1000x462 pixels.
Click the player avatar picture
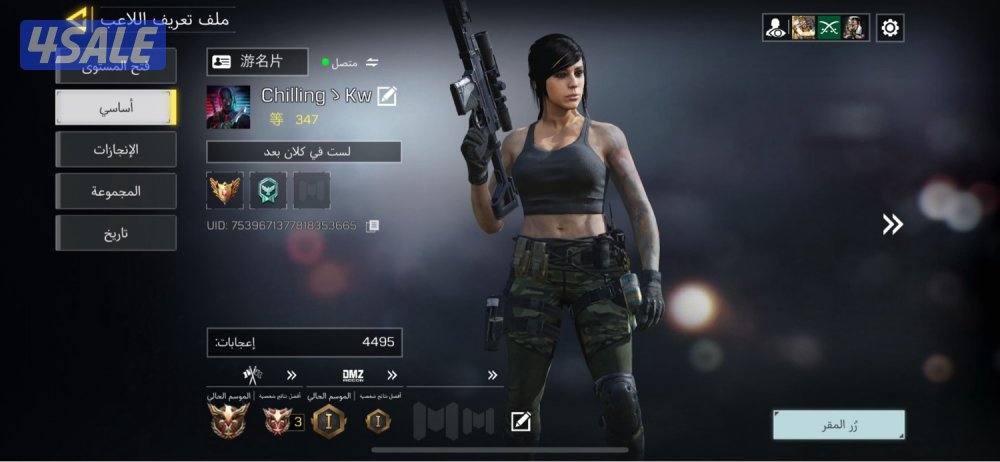[x=228, y=106]
